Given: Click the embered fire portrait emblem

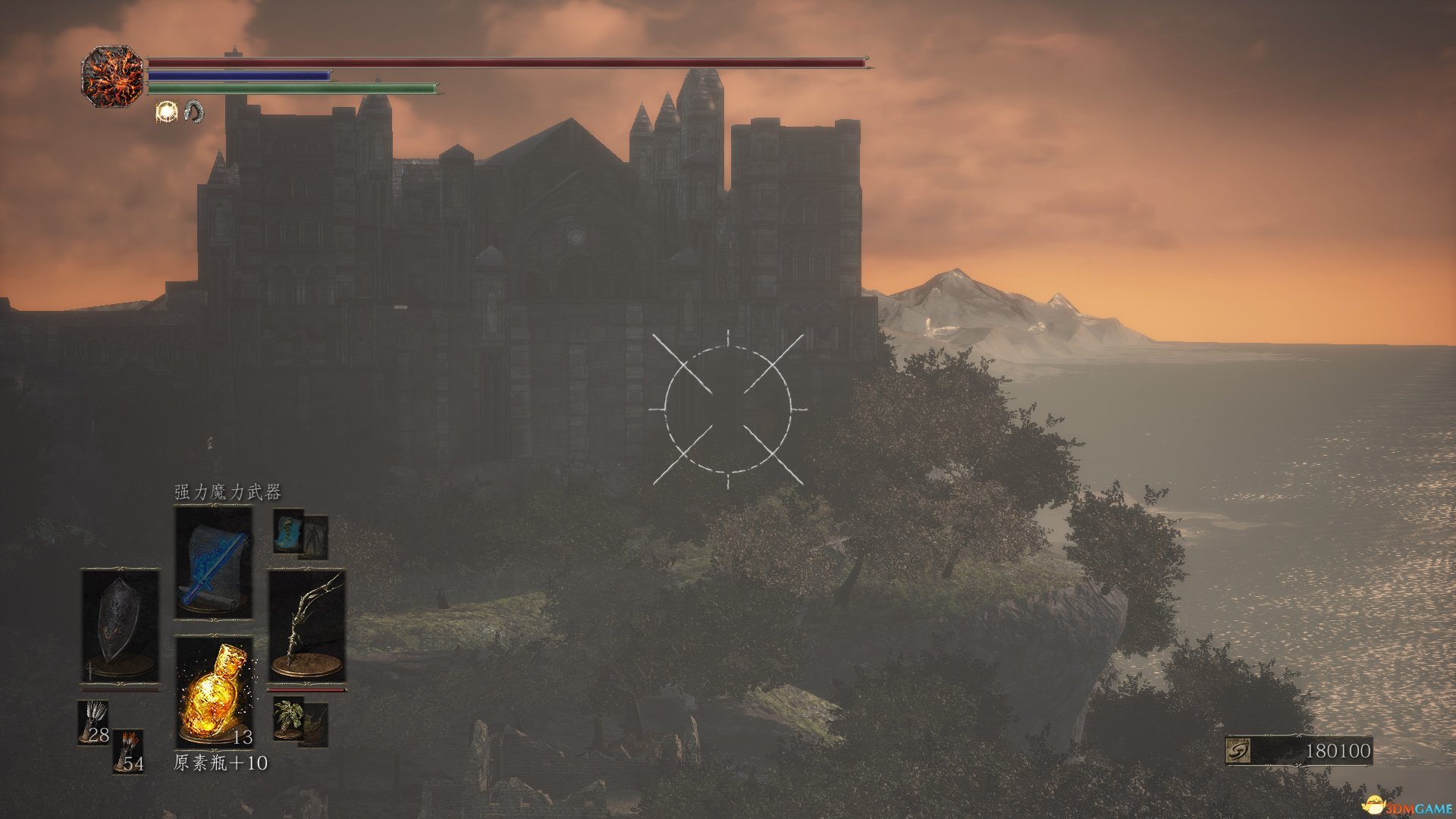Looking at the screenshot, I should coord(112,76).
